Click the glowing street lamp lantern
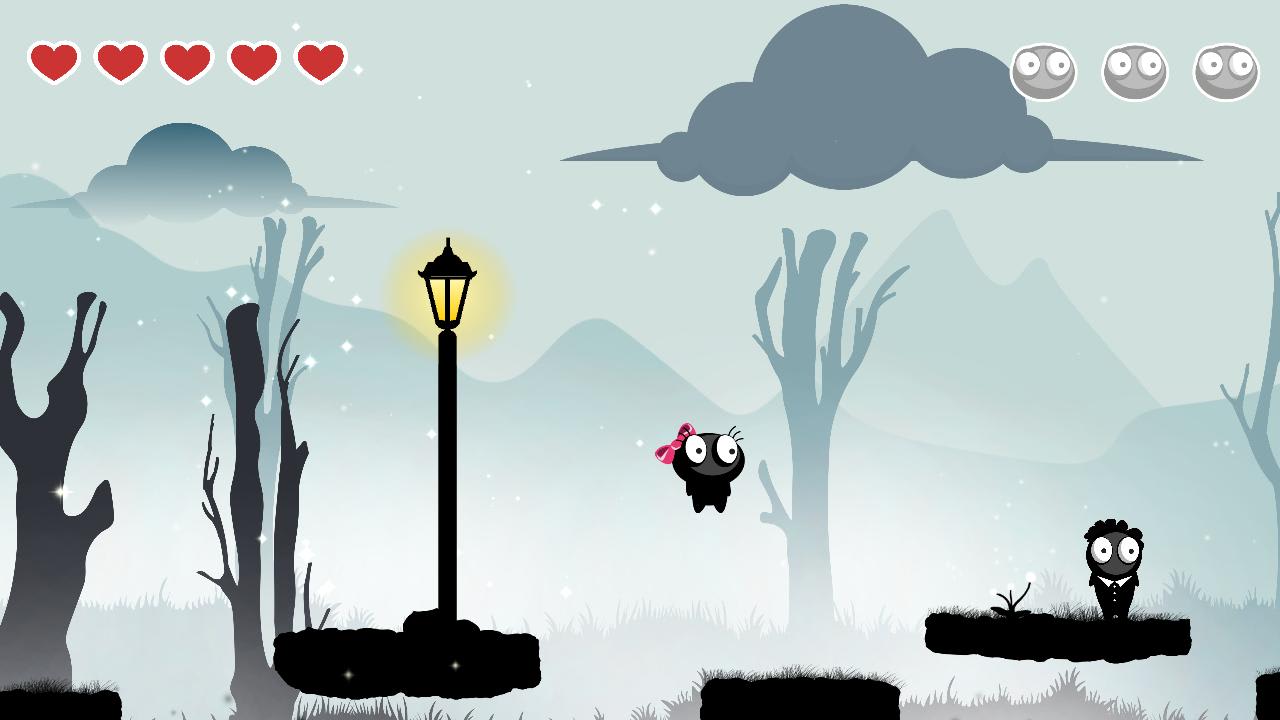Image resolution: width=1280 pixels, height=720 pixels. click(447, 289)
